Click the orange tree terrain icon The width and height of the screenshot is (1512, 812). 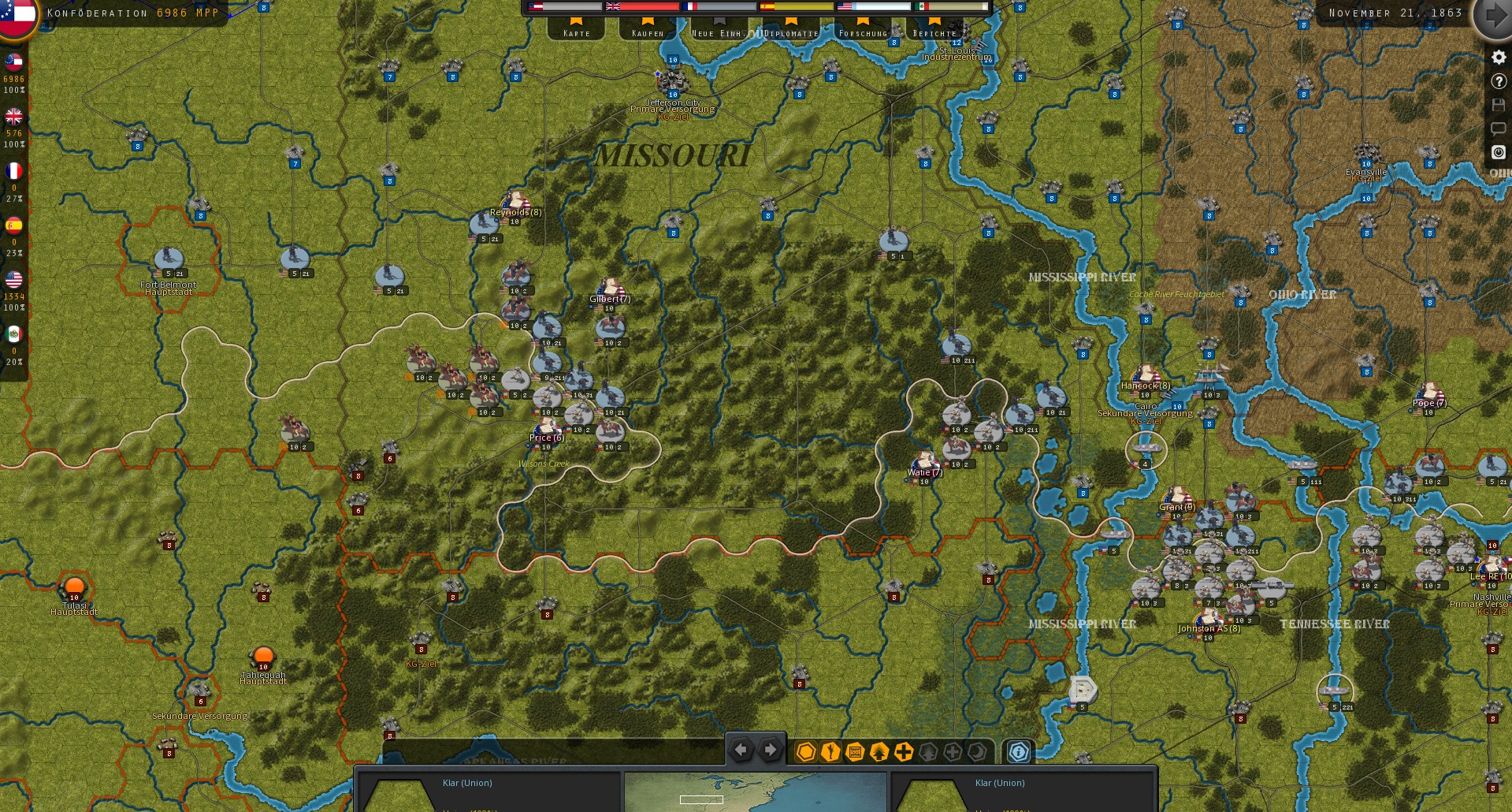[878, 753]
